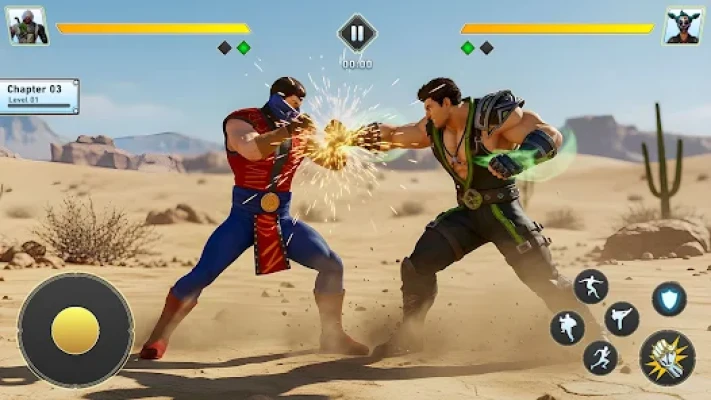Tap the virtual joystick yellow knob

click(x=75, y=330)
